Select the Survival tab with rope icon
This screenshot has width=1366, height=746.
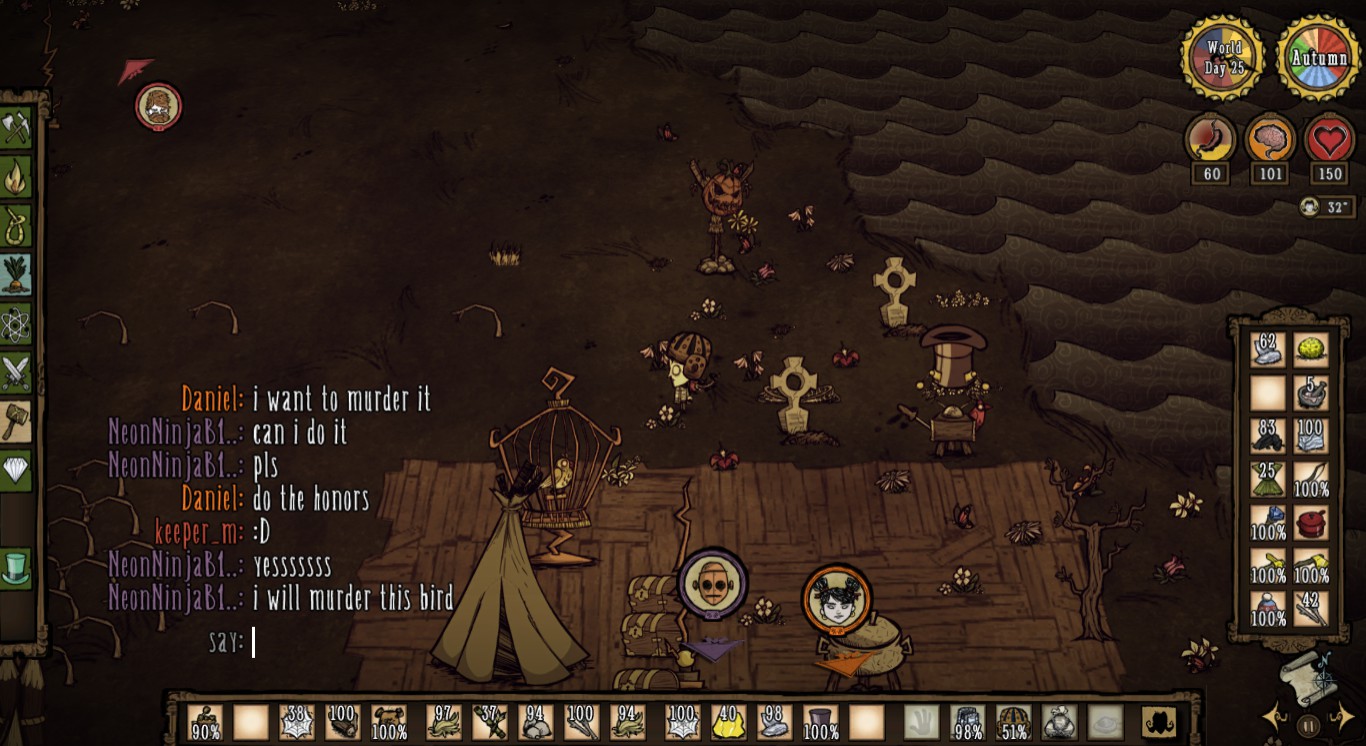[x=16, y=226]
